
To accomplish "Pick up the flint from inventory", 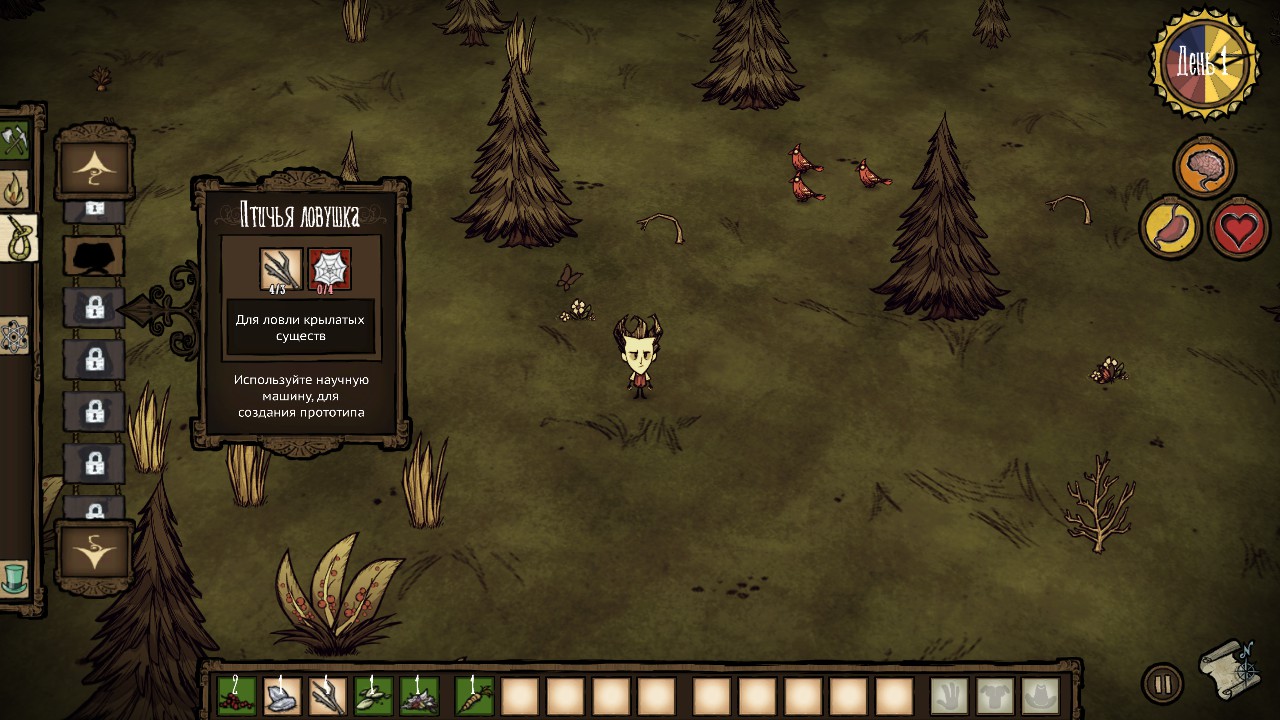I will tap(283, 696).
